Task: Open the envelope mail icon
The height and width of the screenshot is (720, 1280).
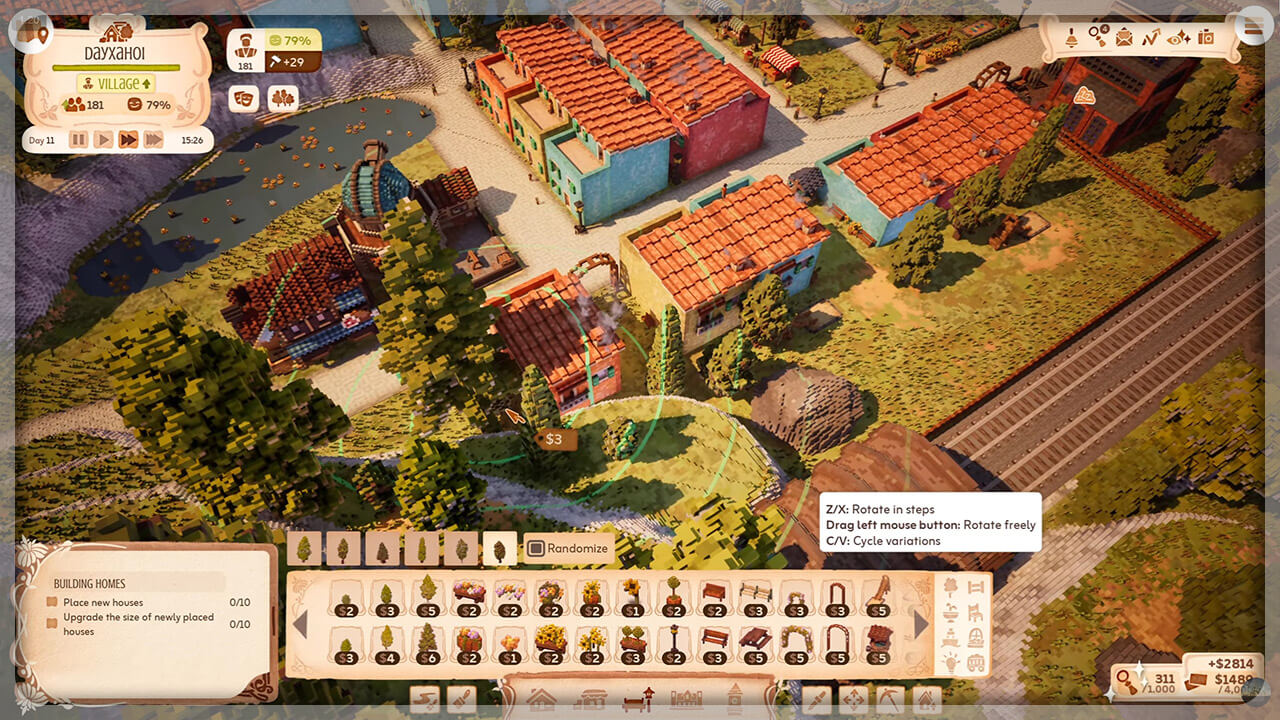Action: [1124, 38]
